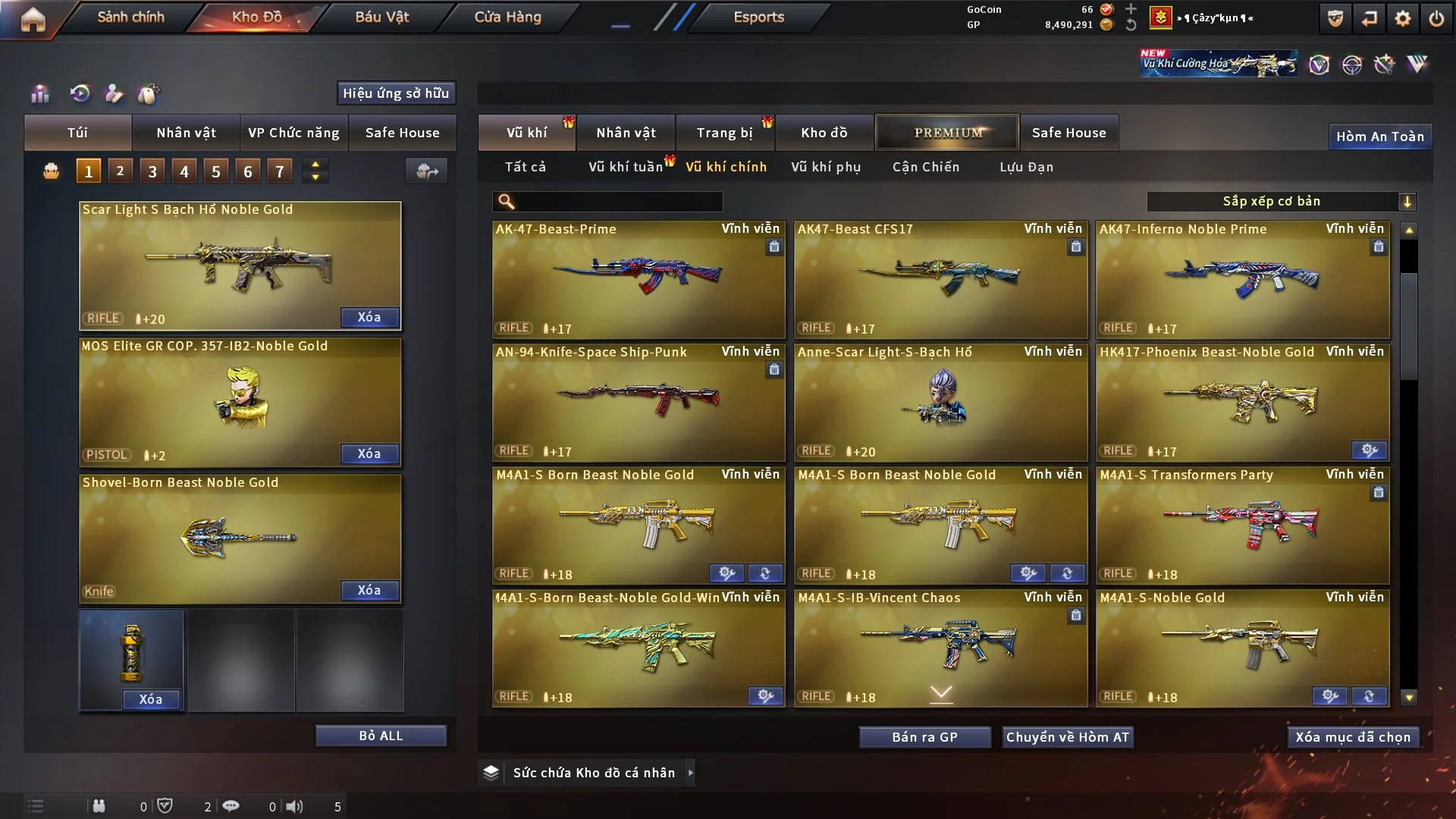The image size is (1456, 819).
Task: Open the Sắp xếp cơ bản dropdown
Action: 1281,201
